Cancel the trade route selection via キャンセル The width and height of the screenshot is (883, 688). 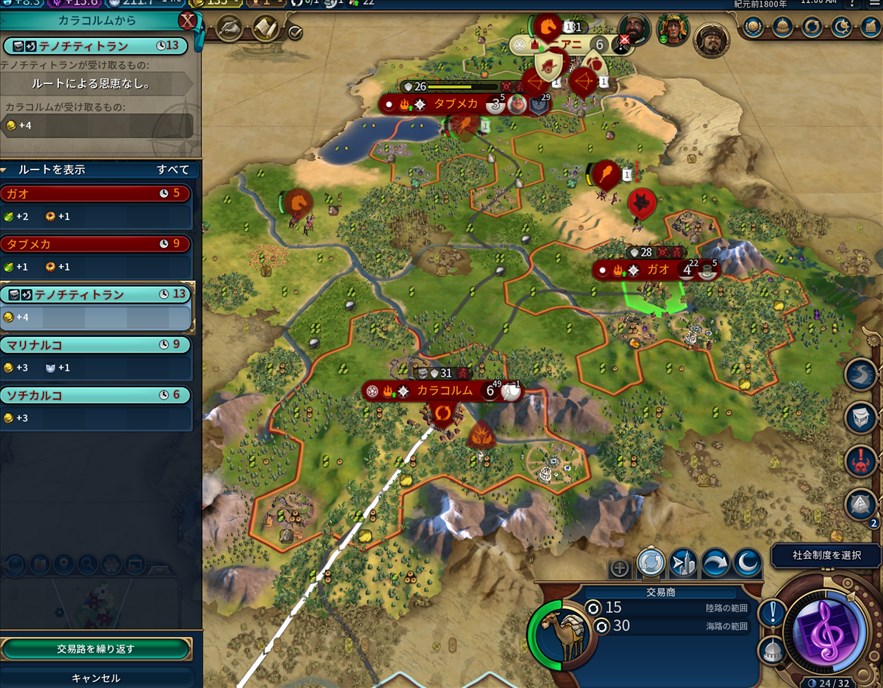click(96, 677)
